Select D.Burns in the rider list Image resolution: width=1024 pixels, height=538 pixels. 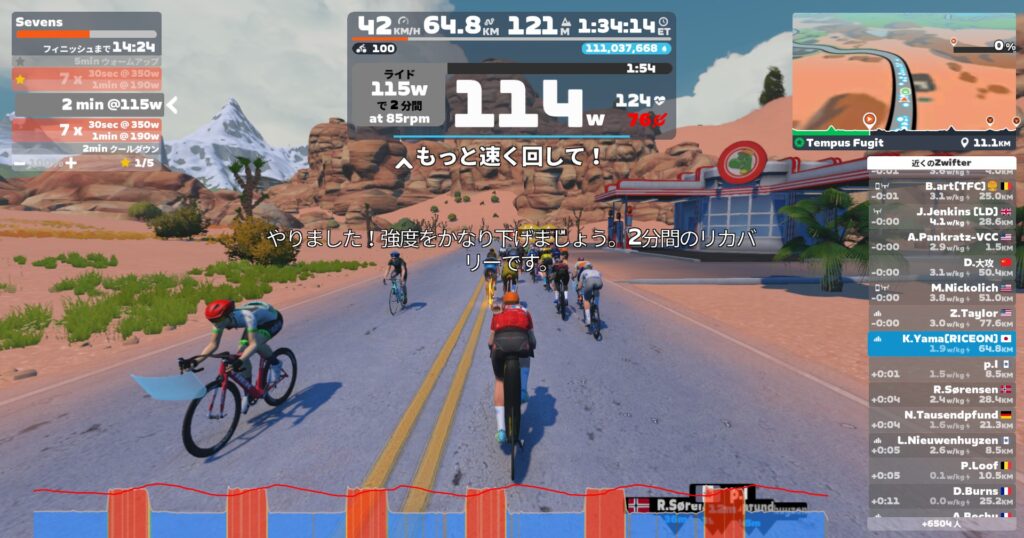(x=942, y=496)
